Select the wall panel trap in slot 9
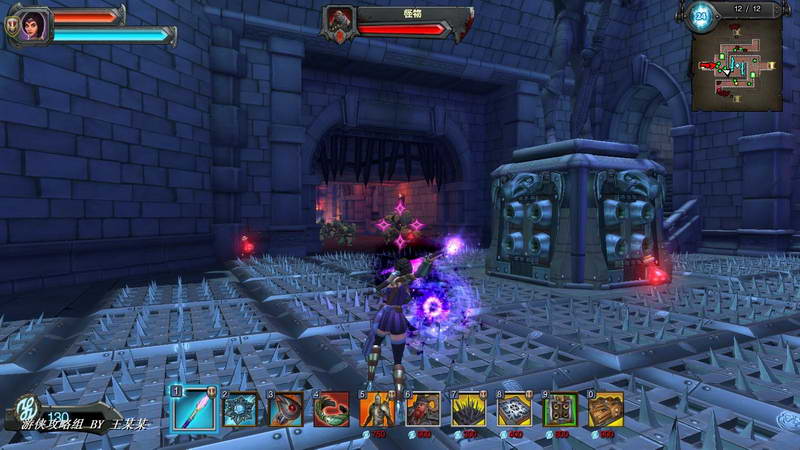Screen dimensions: 800x450 pyautogui.click(x=561, y=409)
